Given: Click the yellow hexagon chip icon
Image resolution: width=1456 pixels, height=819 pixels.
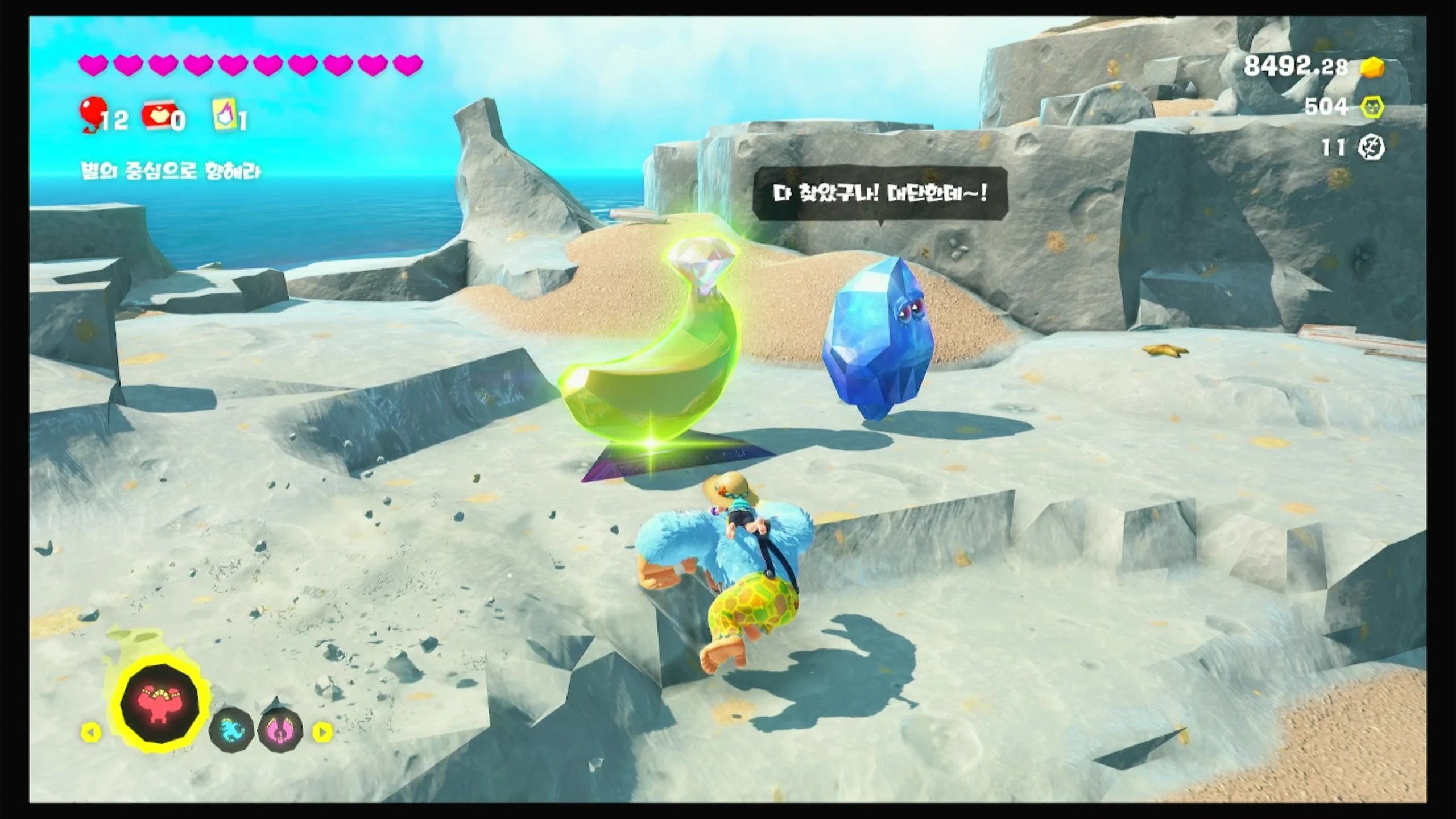Looking at the screenshot, I should click(x=1372, y=107).
